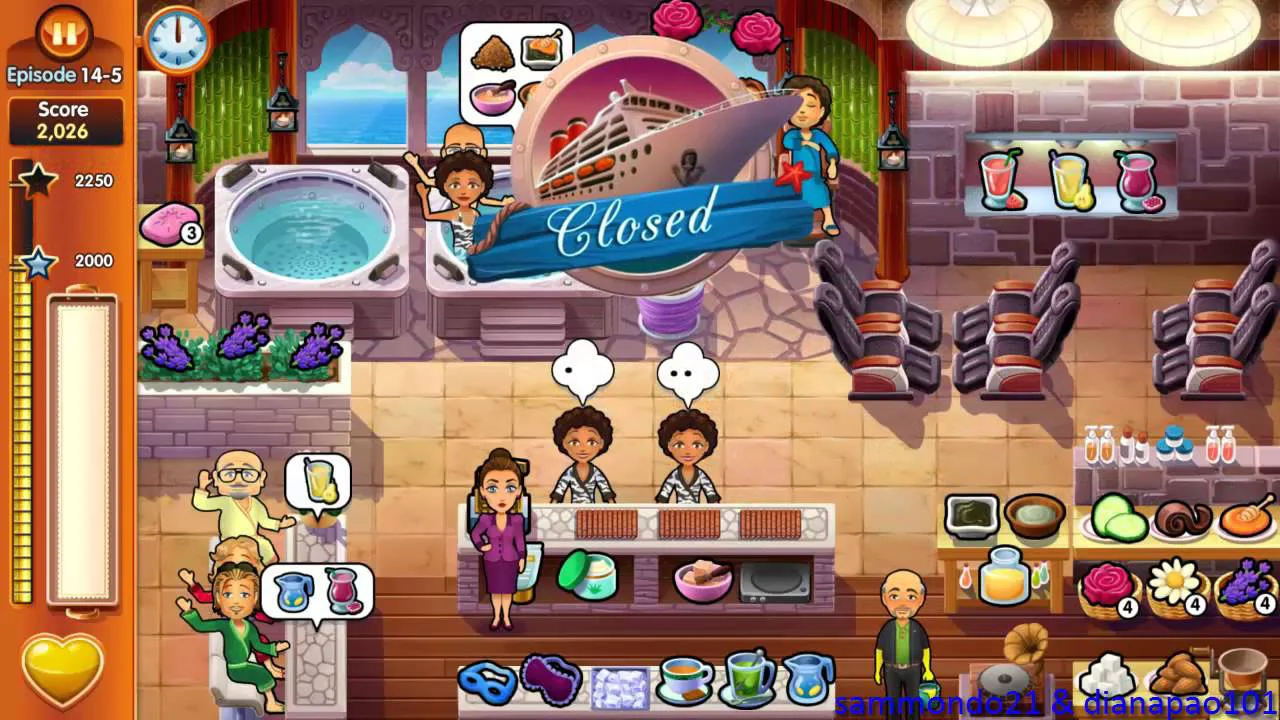This screenshot has width=1280, height=720.
Task: Choose the red strawberry smoothie
Action: (x=1000, y=180)
